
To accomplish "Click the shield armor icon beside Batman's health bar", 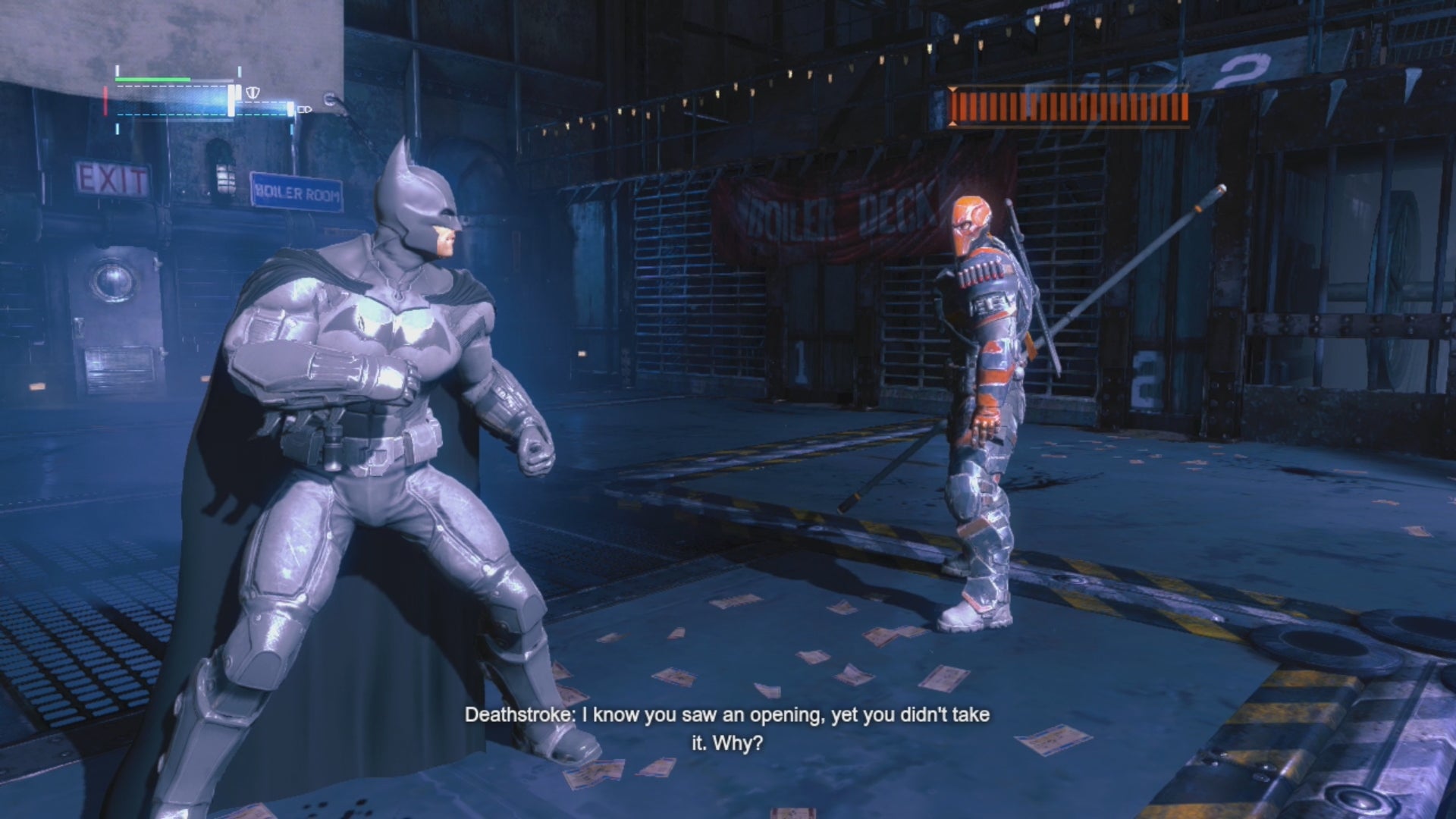I will 251,93.
